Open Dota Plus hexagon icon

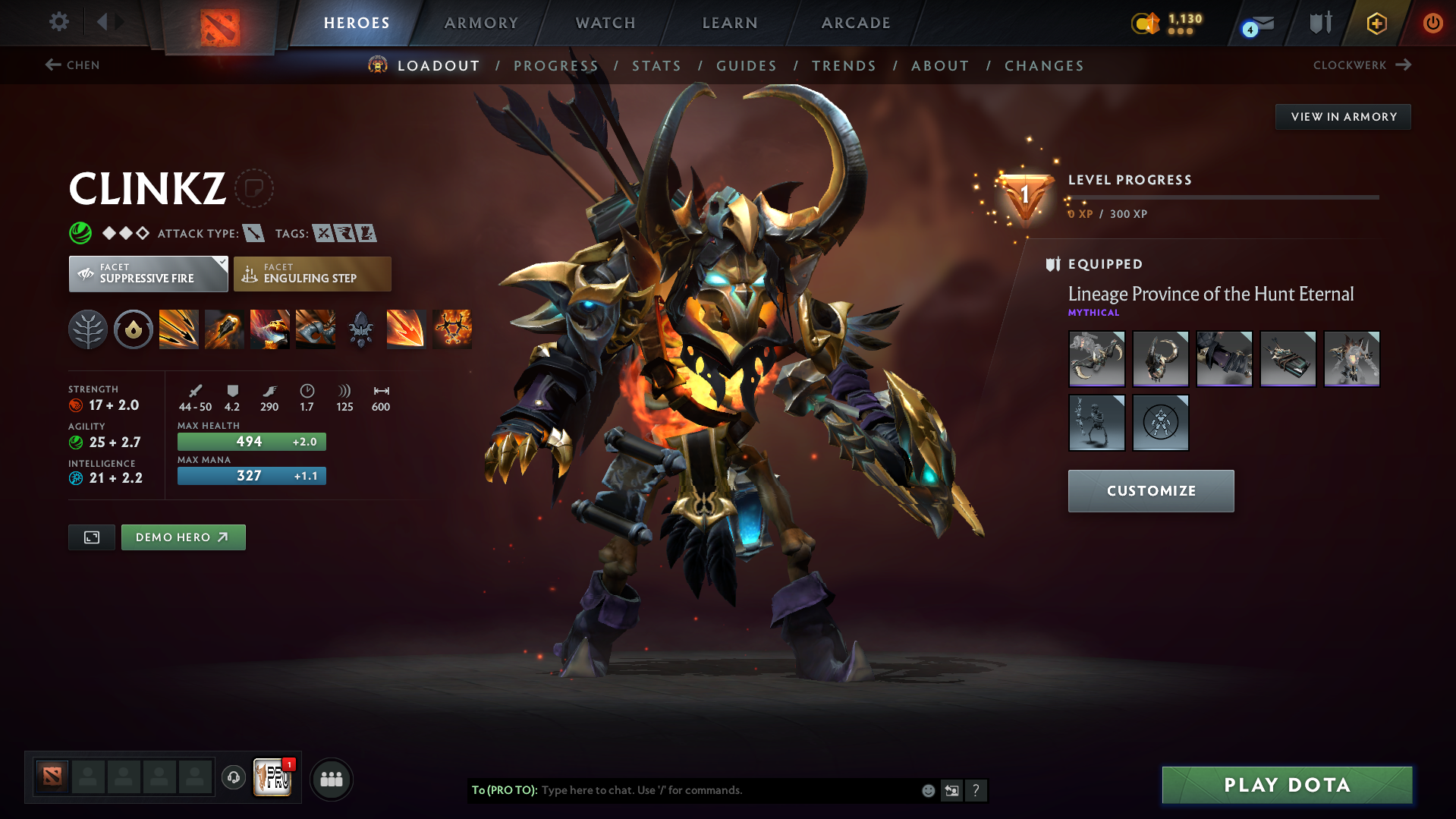pyautogui.click(x=1376, y=23)
